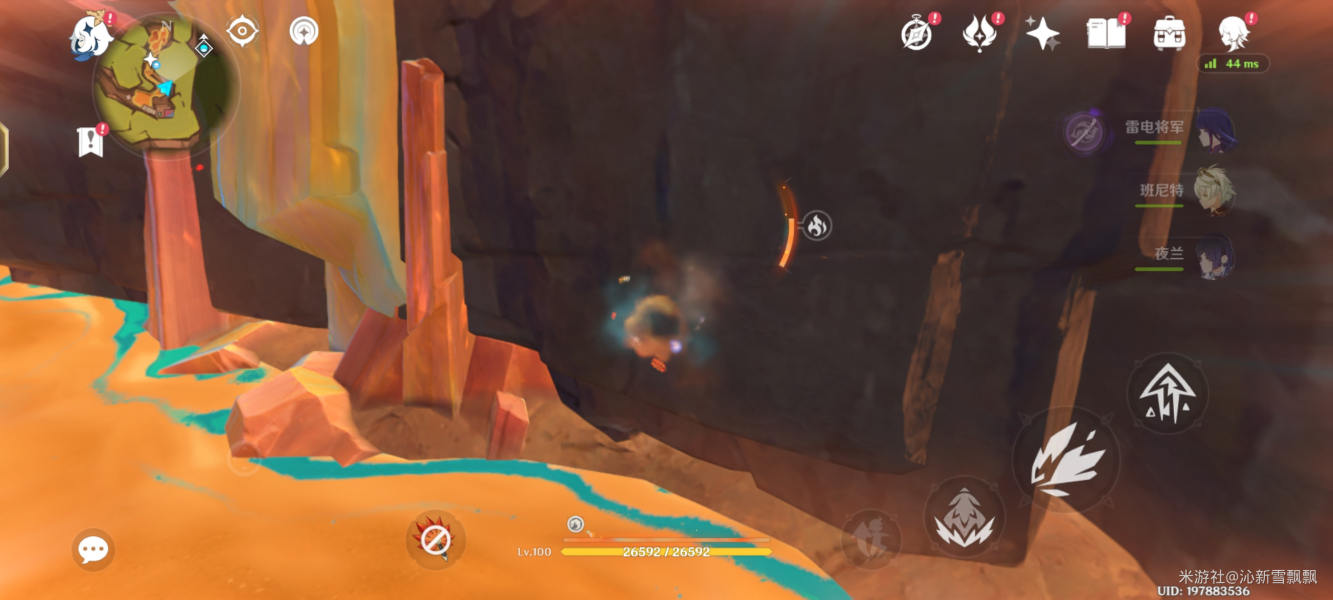Open the quest banner with exclamation mark

91,141
